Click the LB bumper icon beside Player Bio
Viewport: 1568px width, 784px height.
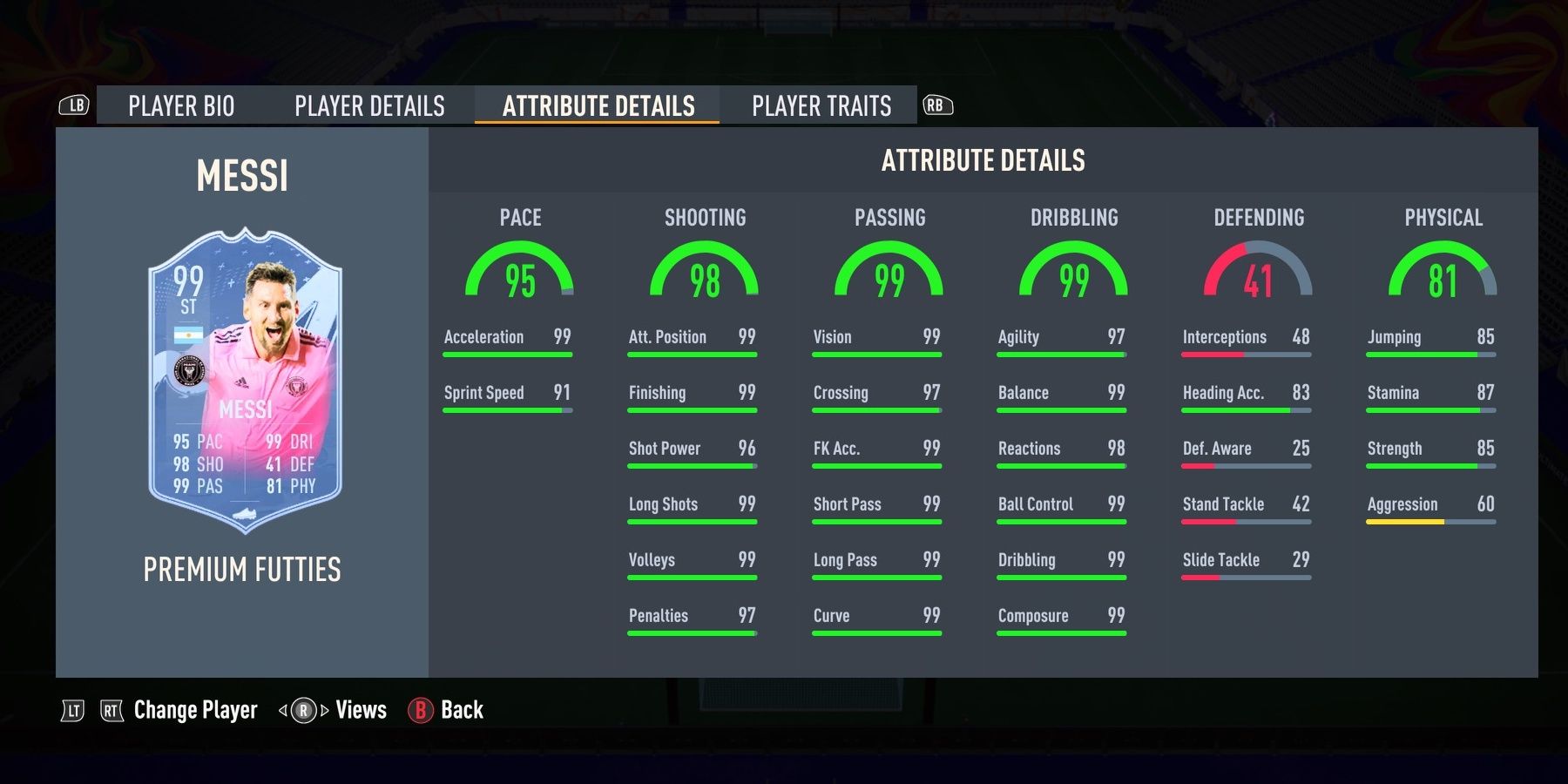click(x=76, y=105)
